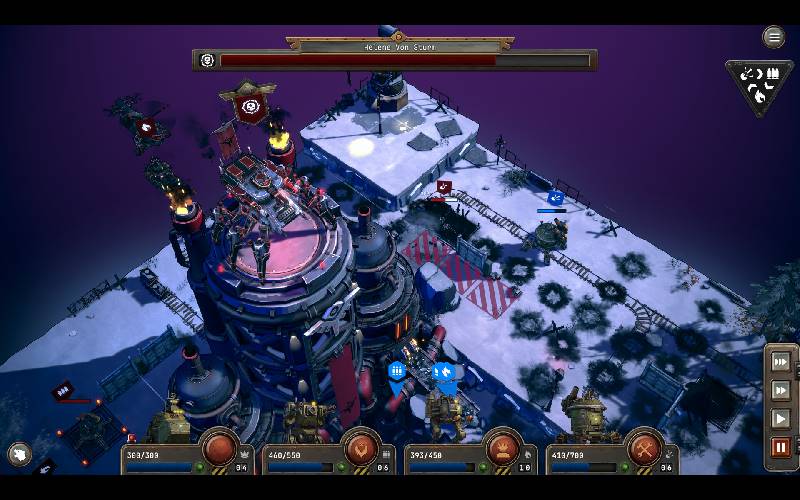Set game speed to double fast-forward

pyautogui.click(x=781, y=390)
